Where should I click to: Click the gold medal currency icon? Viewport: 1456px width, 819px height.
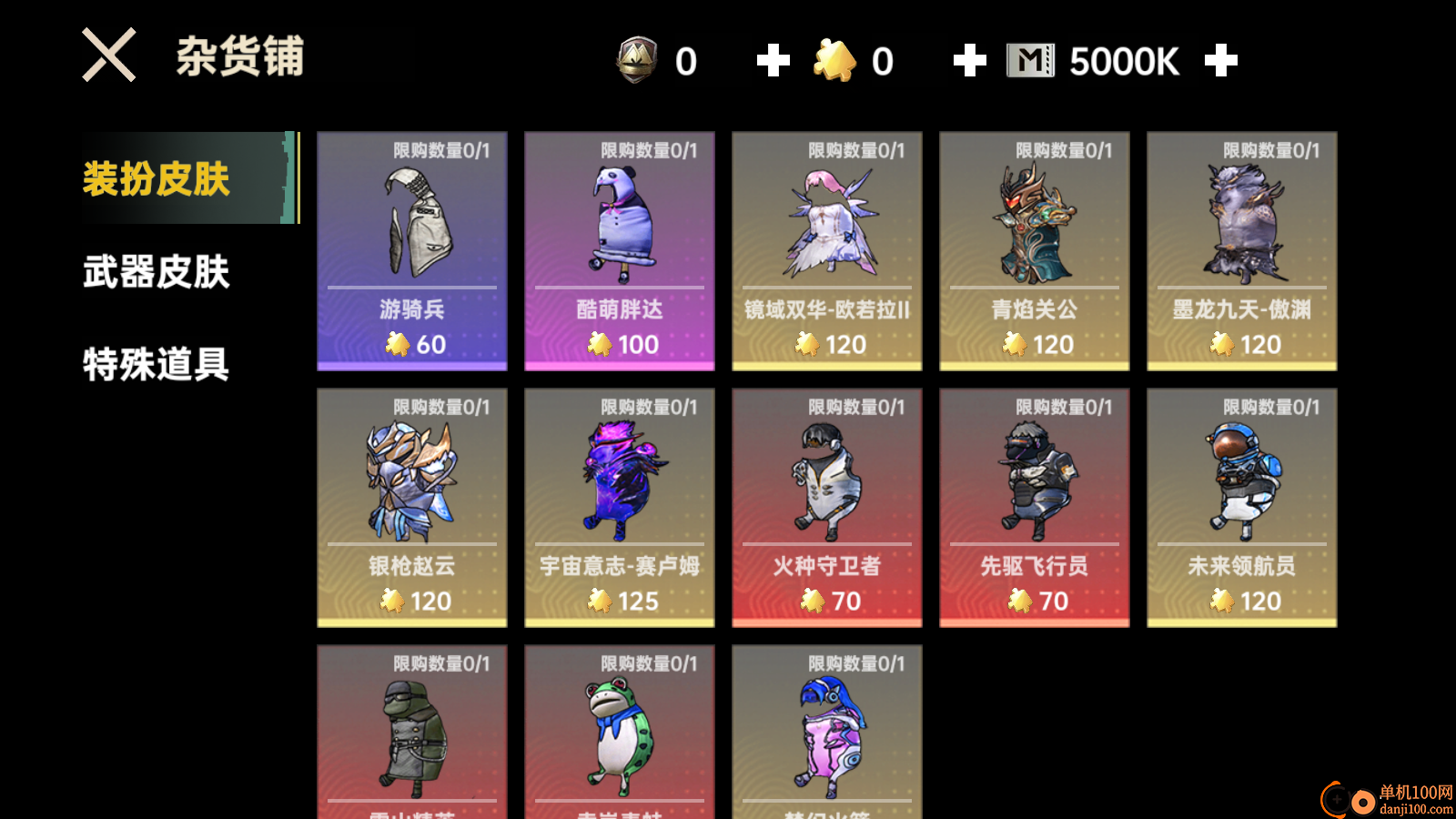[x=640, y=60]
